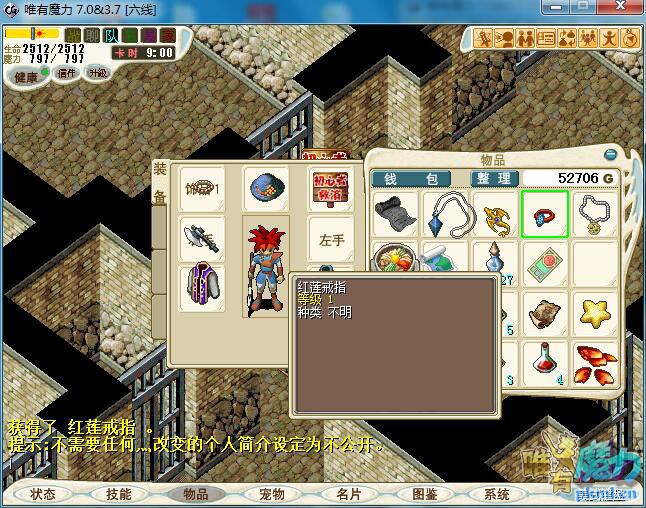
Task: Click the equipped battle axe slot
Action: pyautogui.click(x=201, y=238)
